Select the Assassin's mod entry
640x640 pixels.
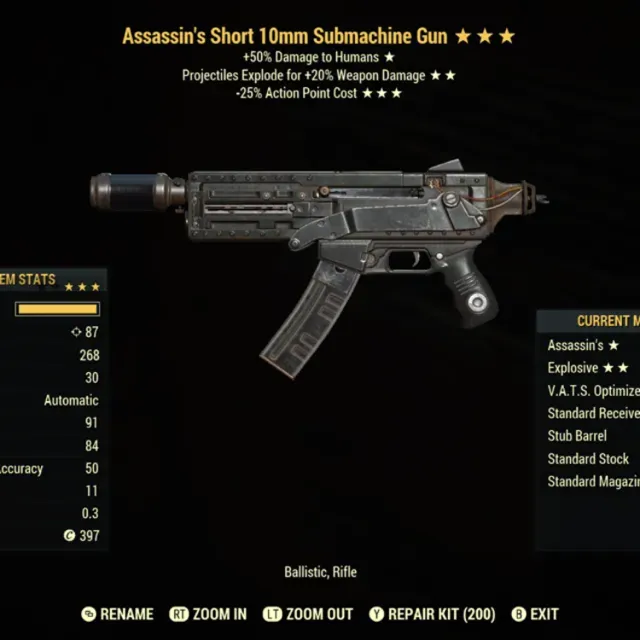pos(584,345)
